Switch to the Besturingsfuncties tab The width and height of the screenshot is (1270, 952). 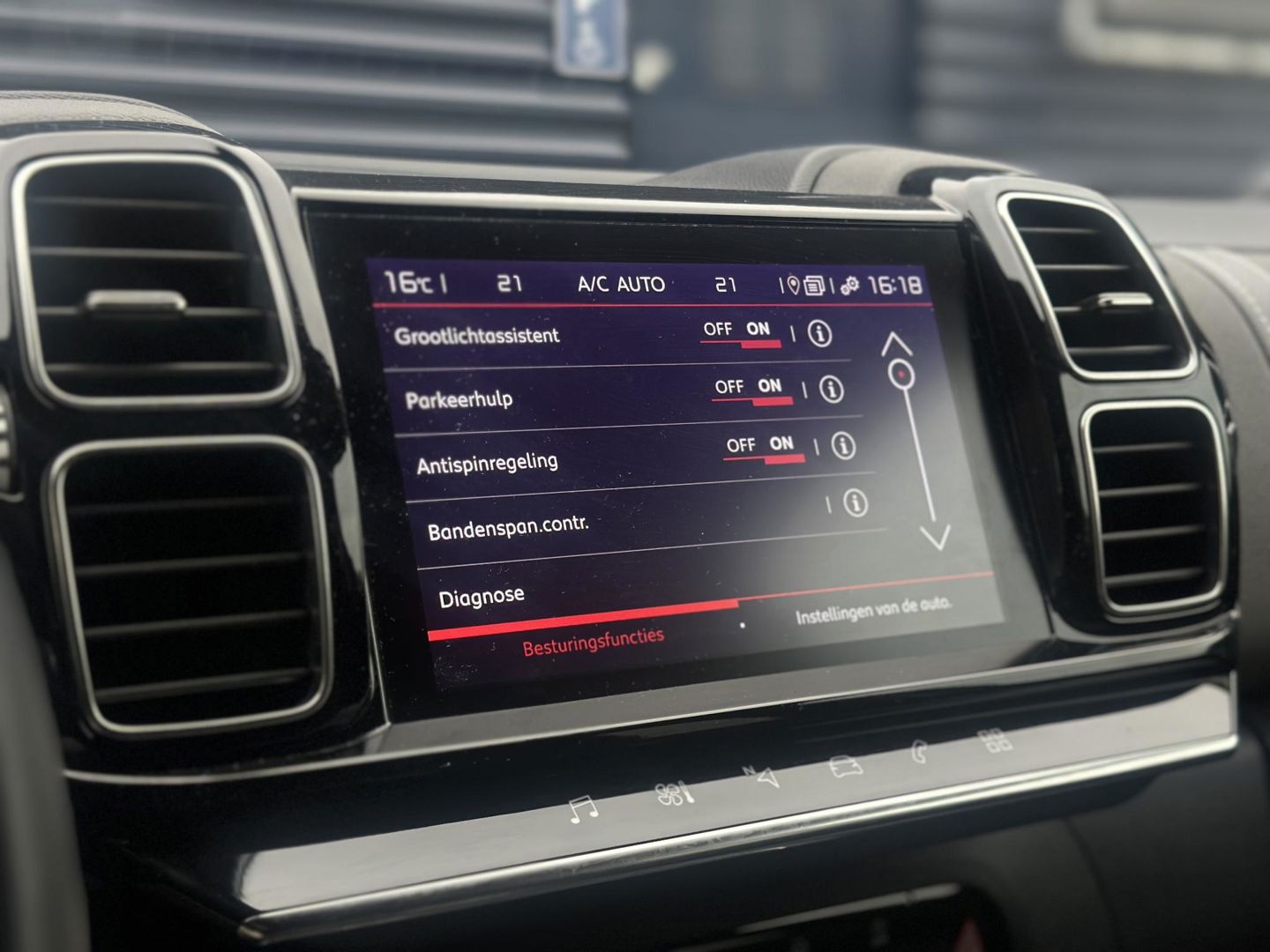tap(593, 641)
